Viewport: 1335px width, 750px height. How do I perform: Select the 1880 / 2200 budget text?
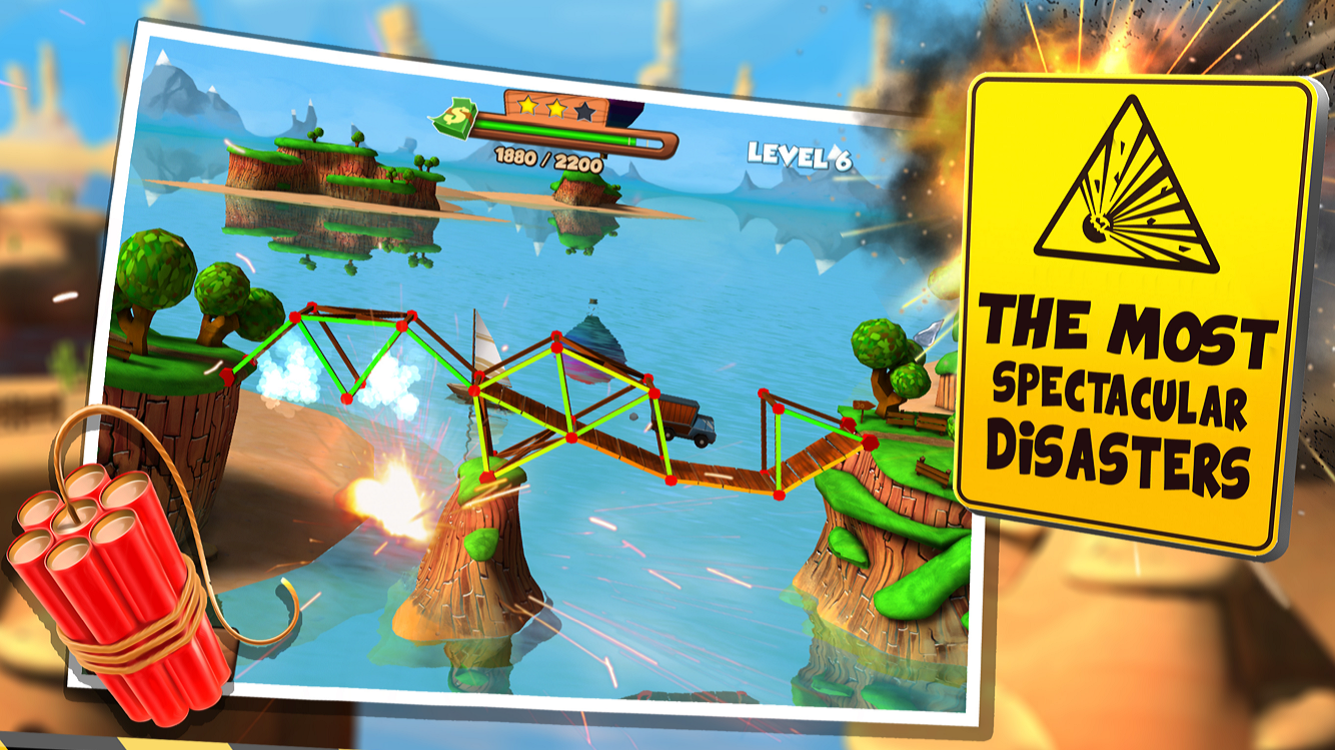[547, 160]
